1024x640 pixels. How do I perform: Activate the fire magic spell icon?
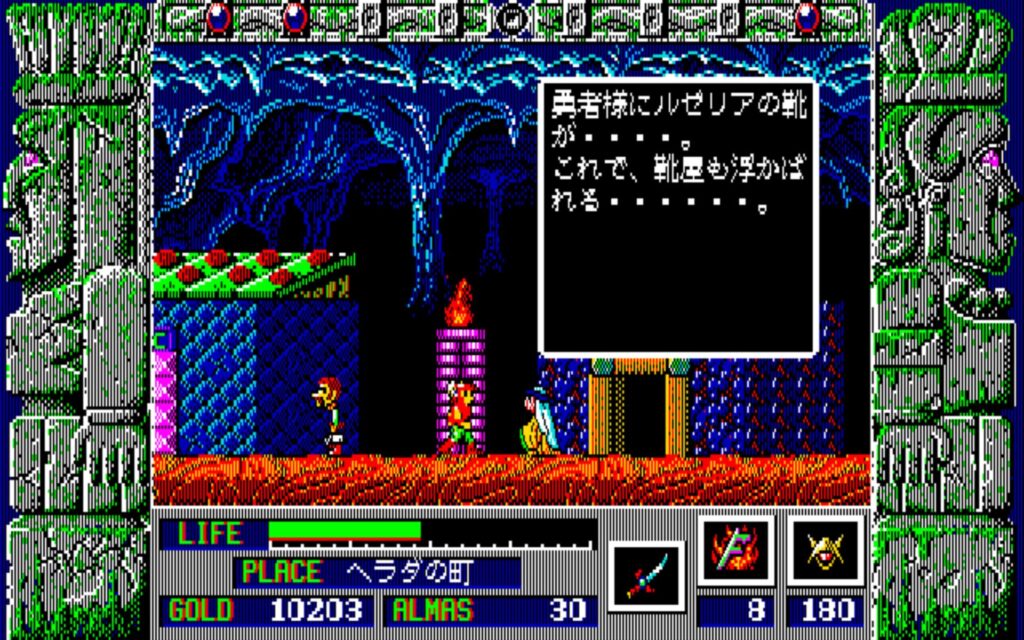click(x=736, y=551)
